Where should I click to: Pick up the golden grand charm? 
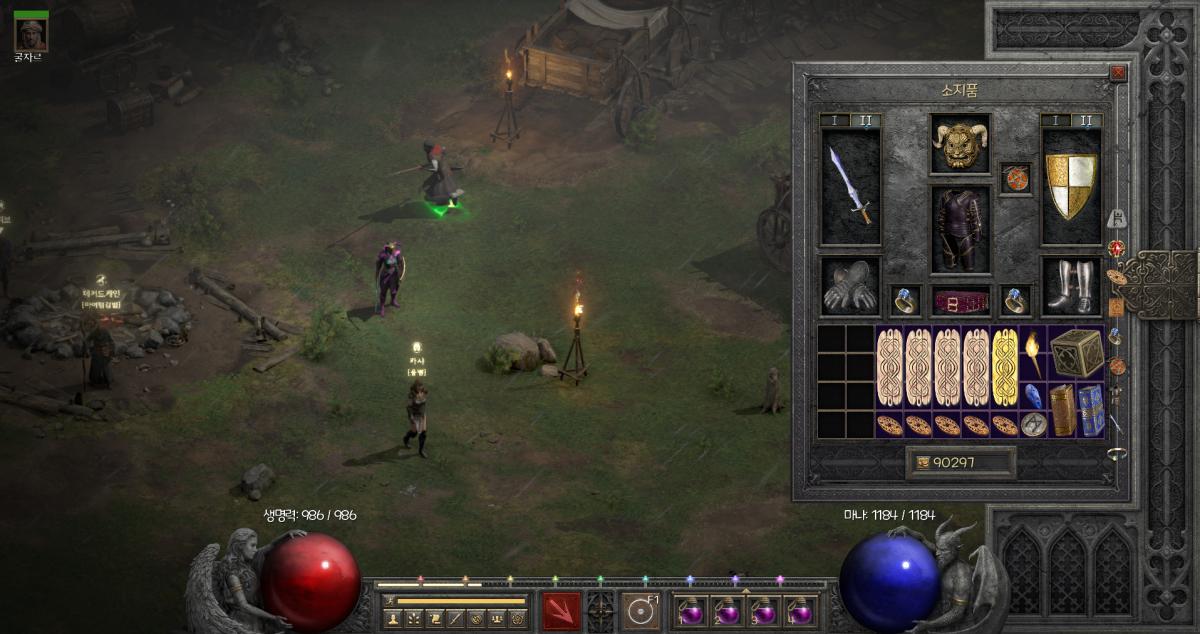tap(1005, 367)
